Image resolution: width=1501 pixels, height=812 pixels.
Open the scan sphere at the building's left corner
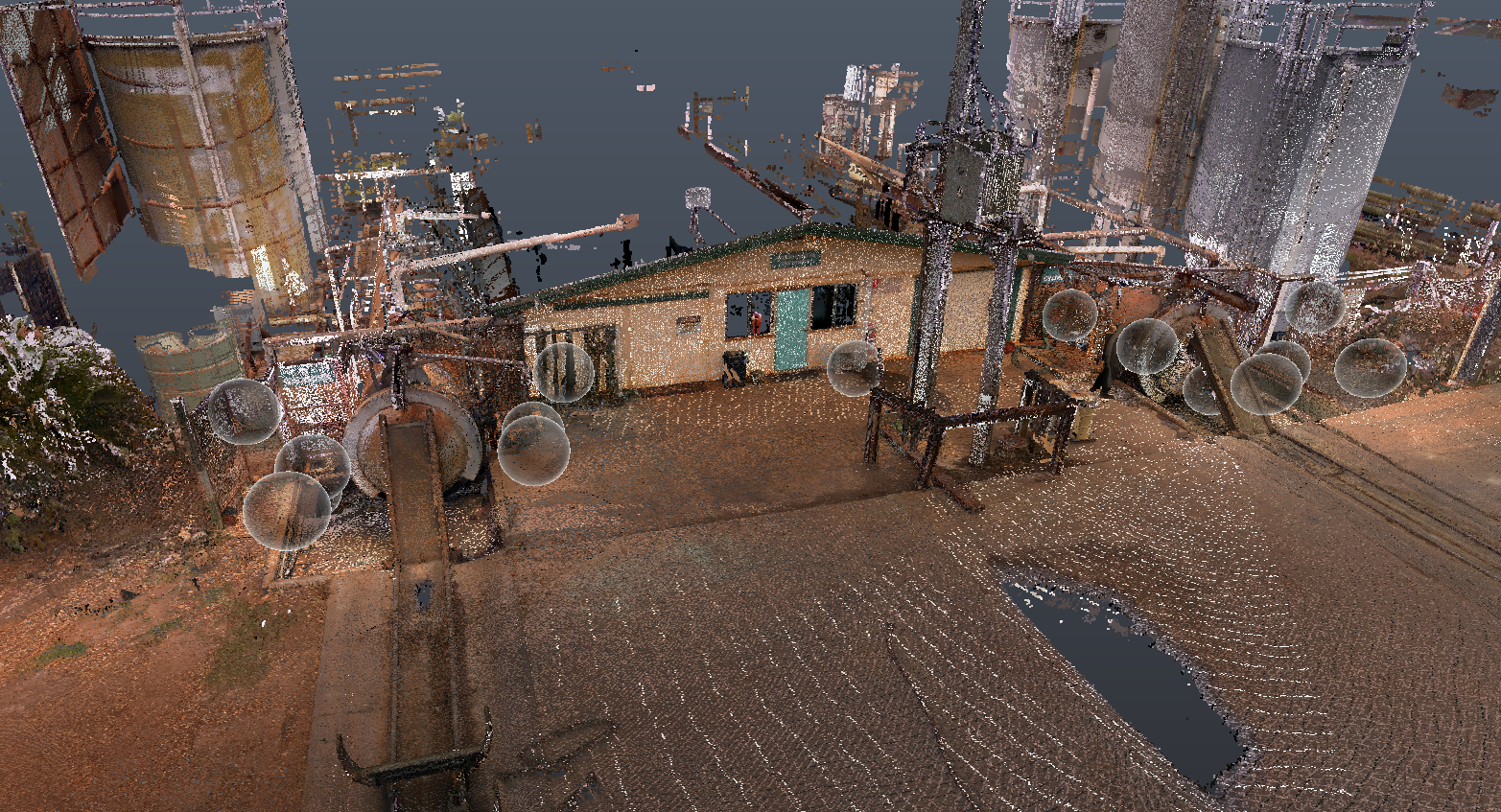point(563,372)
